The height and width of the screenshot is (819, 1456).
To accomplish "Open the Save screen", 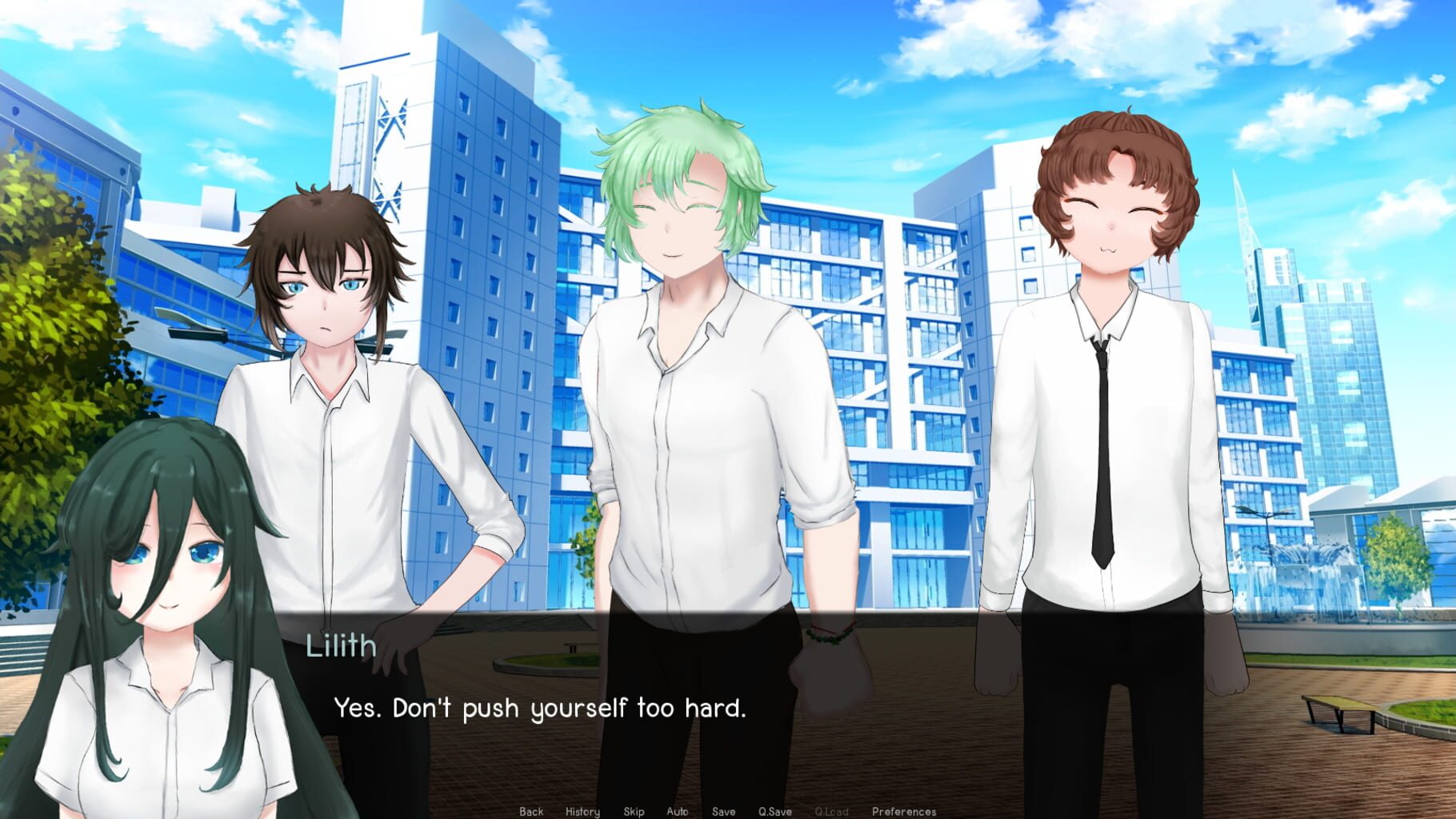I will click(722, 810).
